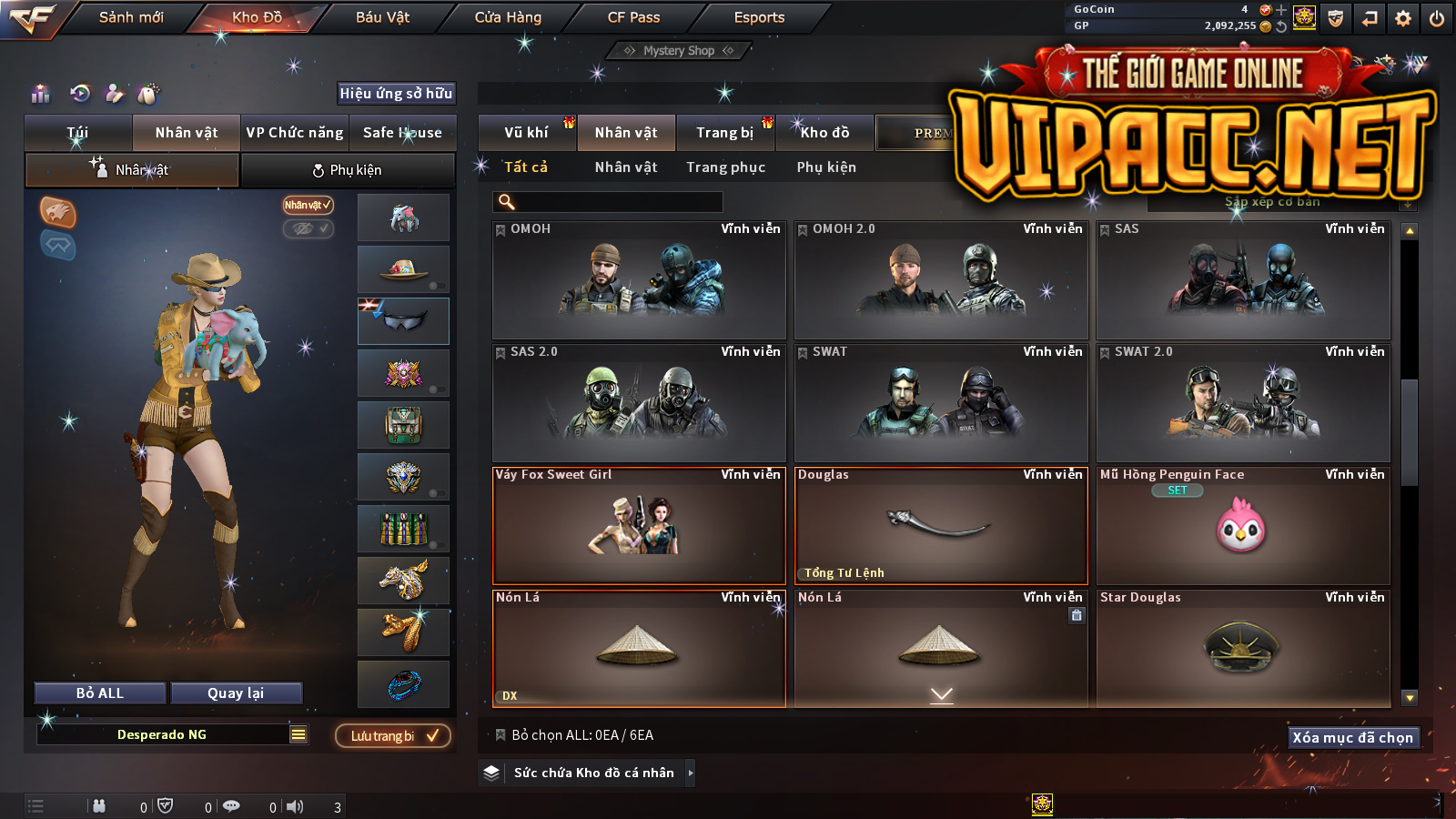Open the Esports menu

tap(759, 17)
